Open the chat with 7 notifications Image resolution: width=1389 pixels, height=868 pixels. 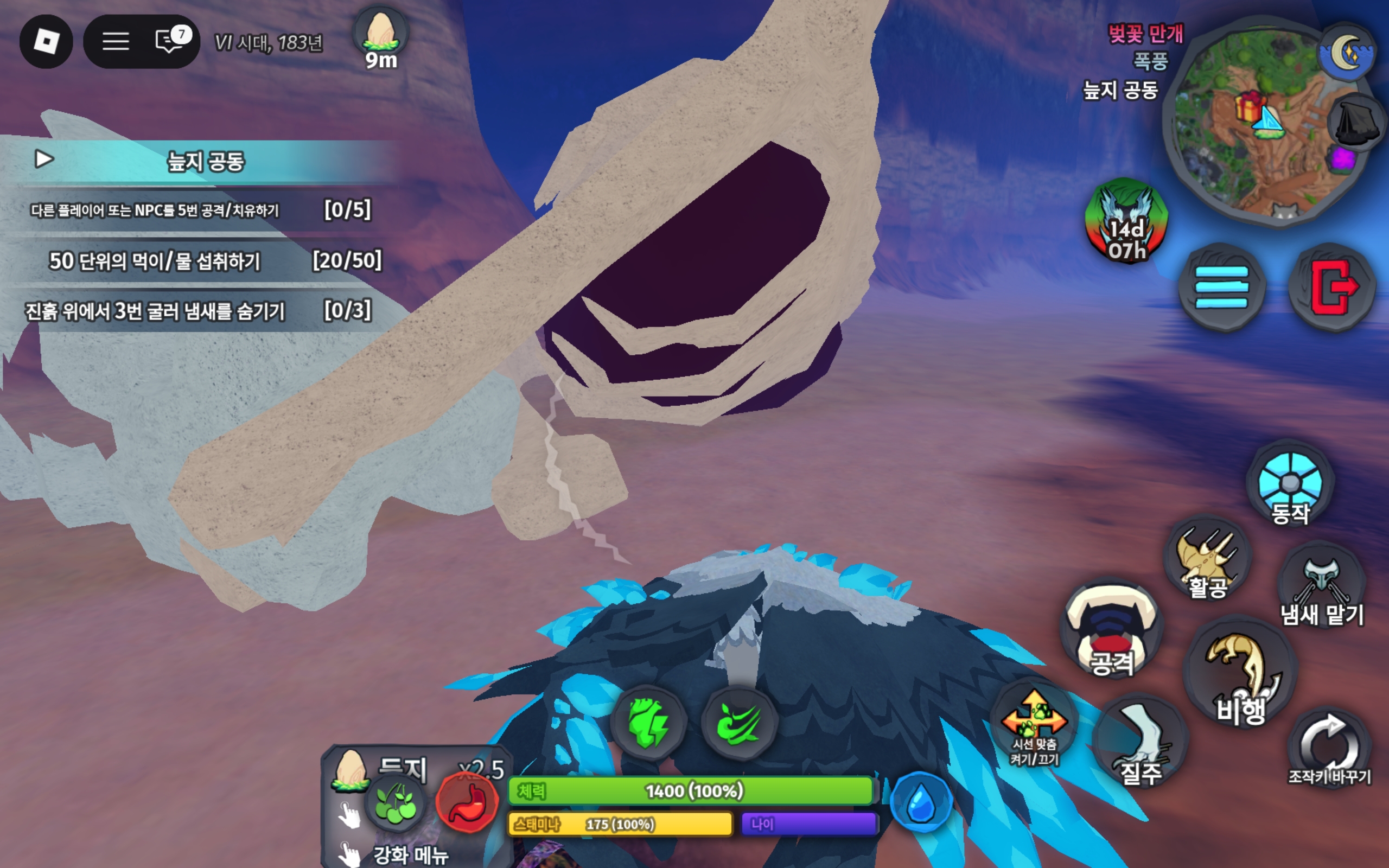point(170,41)
